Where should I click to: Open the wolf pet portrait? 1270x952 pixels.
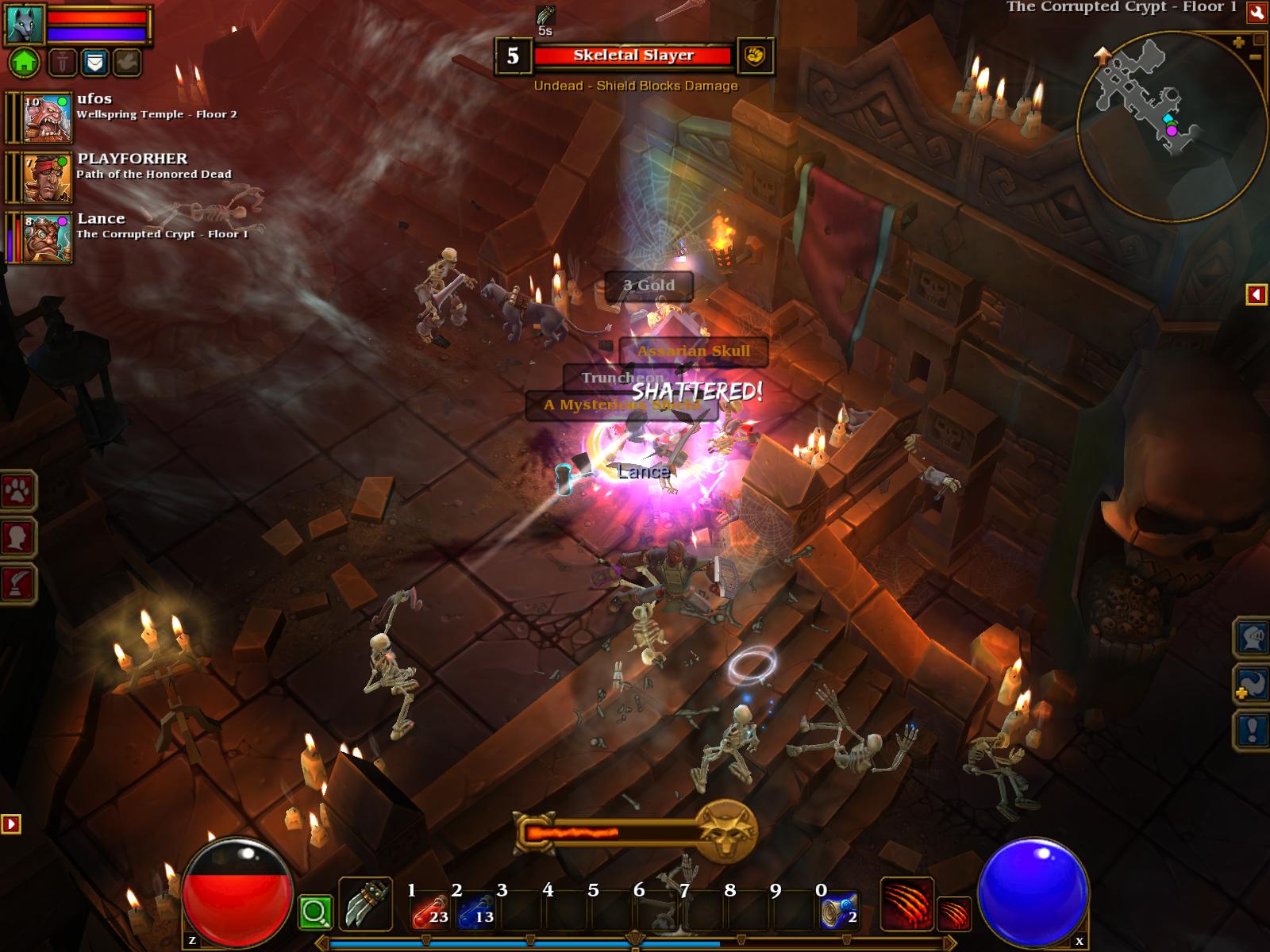tap(25, 24)
